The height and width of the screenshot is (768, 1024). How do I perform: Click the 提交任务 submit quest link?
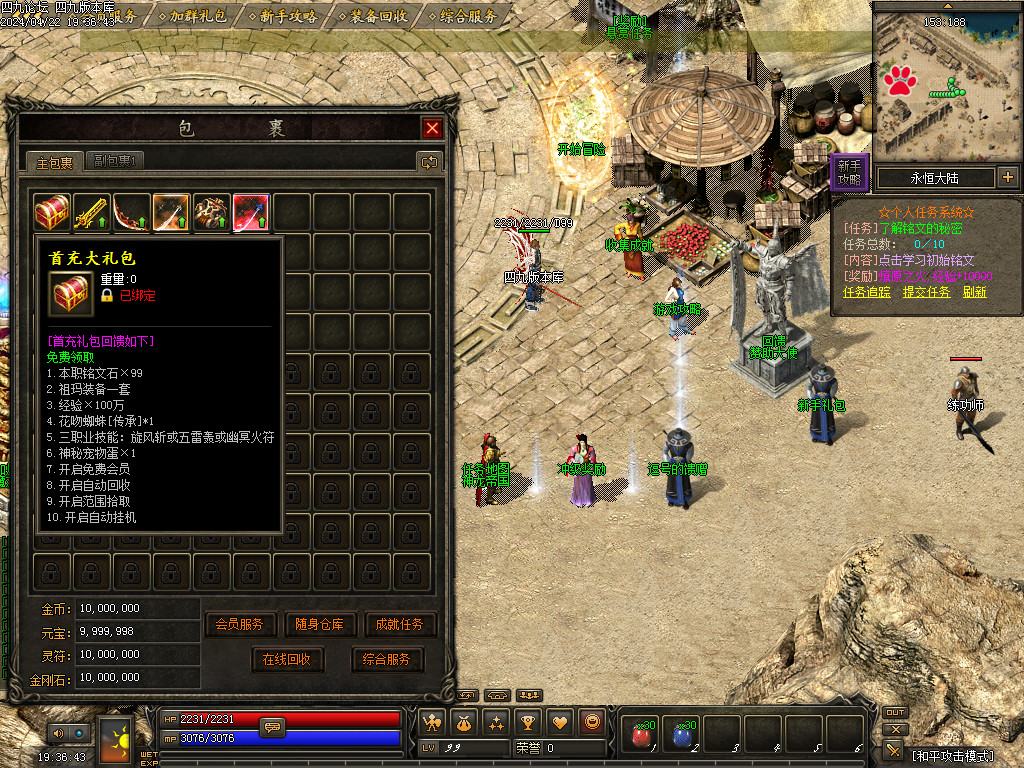click(926, 292)
